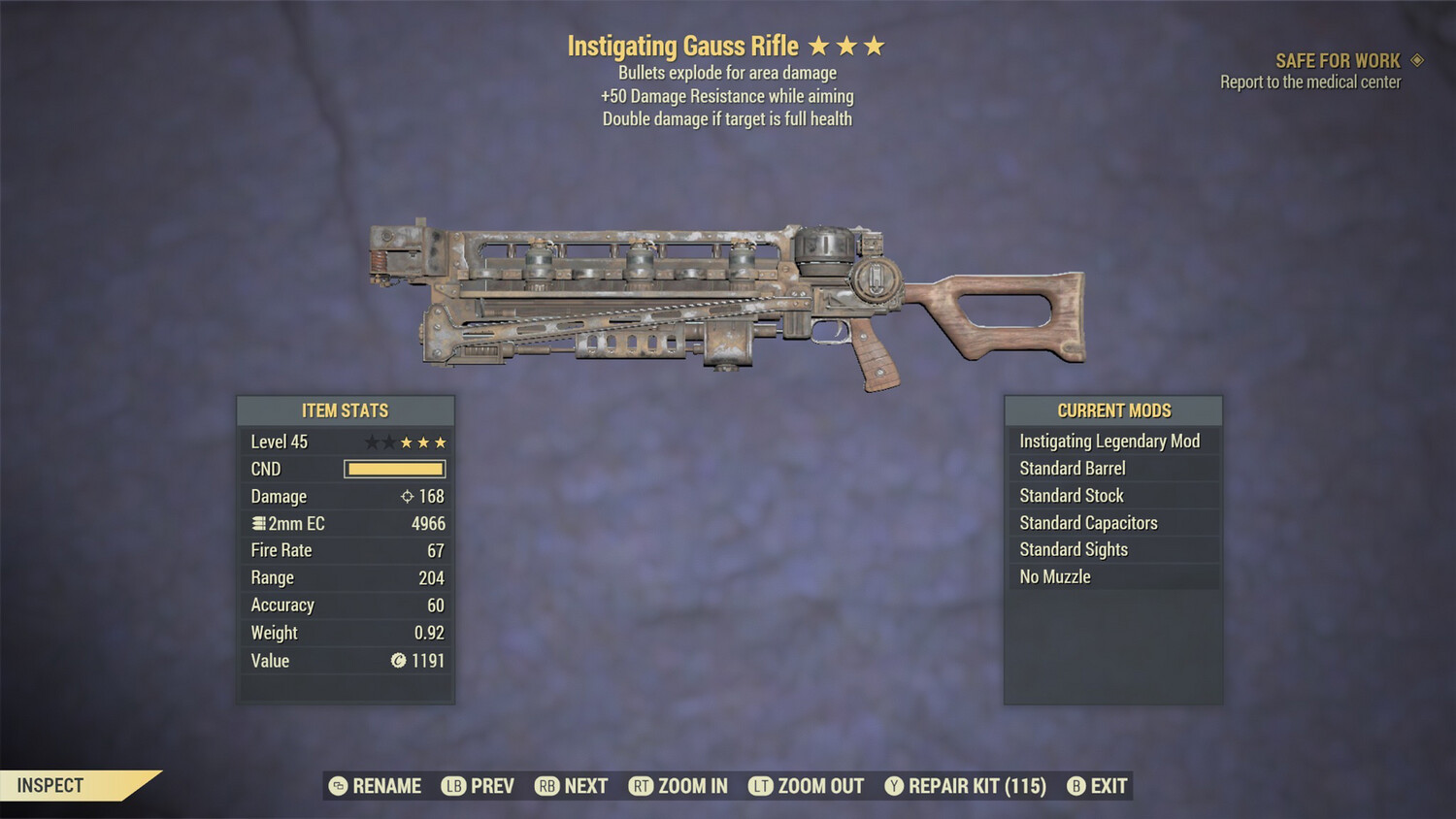Viewport: 1456px width, 819px height.
Task: Expand the No Muzzle mod slot
Action: (x=1112, y=576)
